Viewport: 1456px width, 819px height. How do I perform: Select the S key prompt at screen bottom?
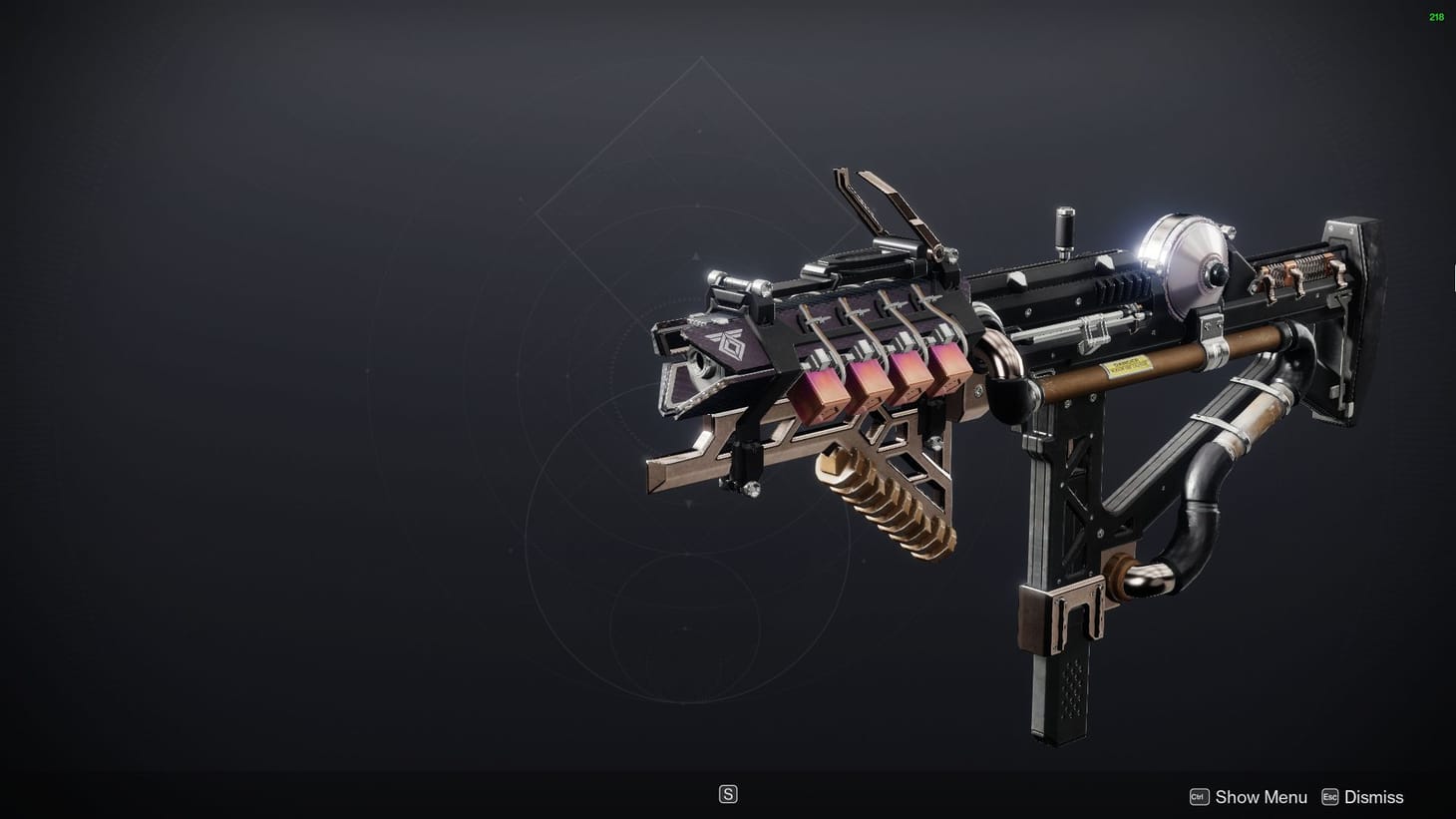point(729,793)
